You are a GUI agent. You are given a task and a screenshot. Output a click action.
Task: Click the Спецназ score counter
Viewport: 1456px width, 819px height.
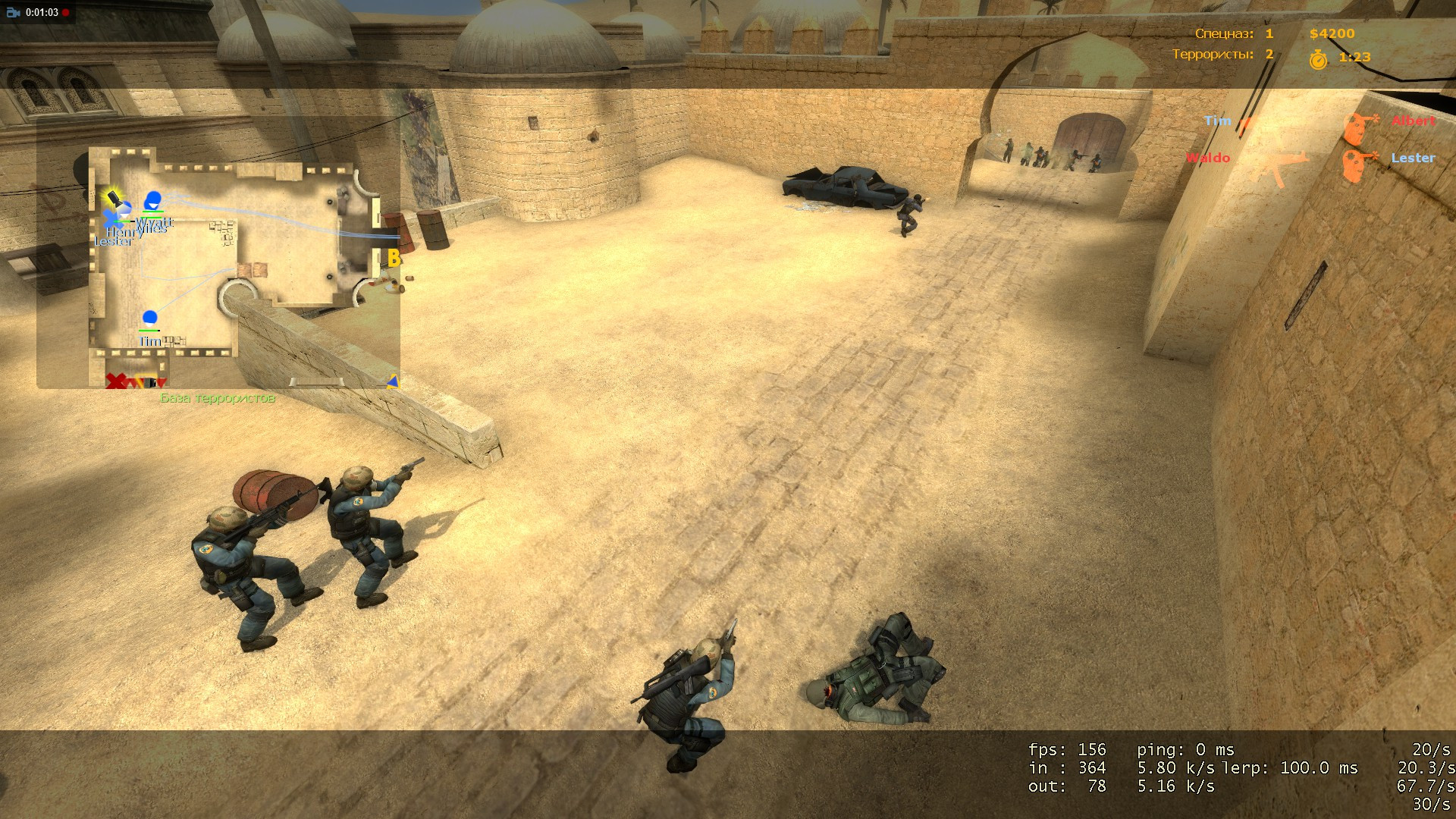point(1233,33)
